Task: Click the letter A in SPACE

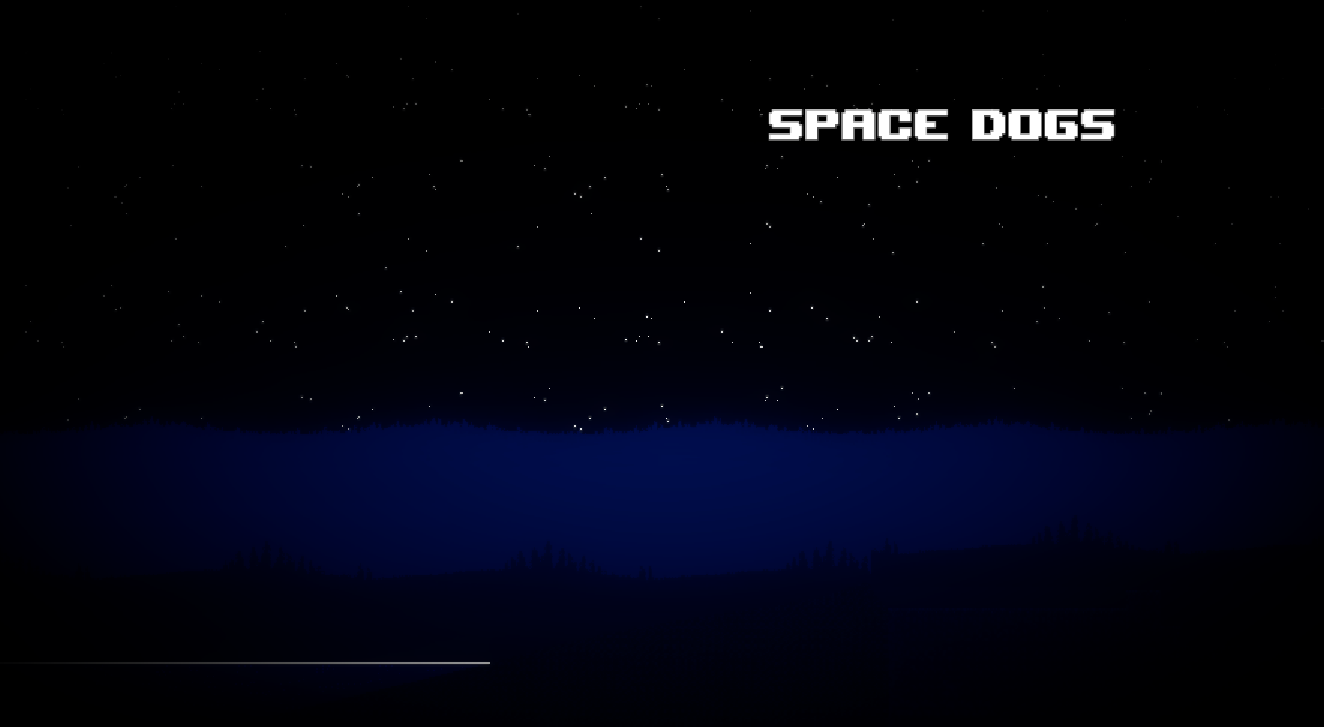Action: [x=858, y=124]
